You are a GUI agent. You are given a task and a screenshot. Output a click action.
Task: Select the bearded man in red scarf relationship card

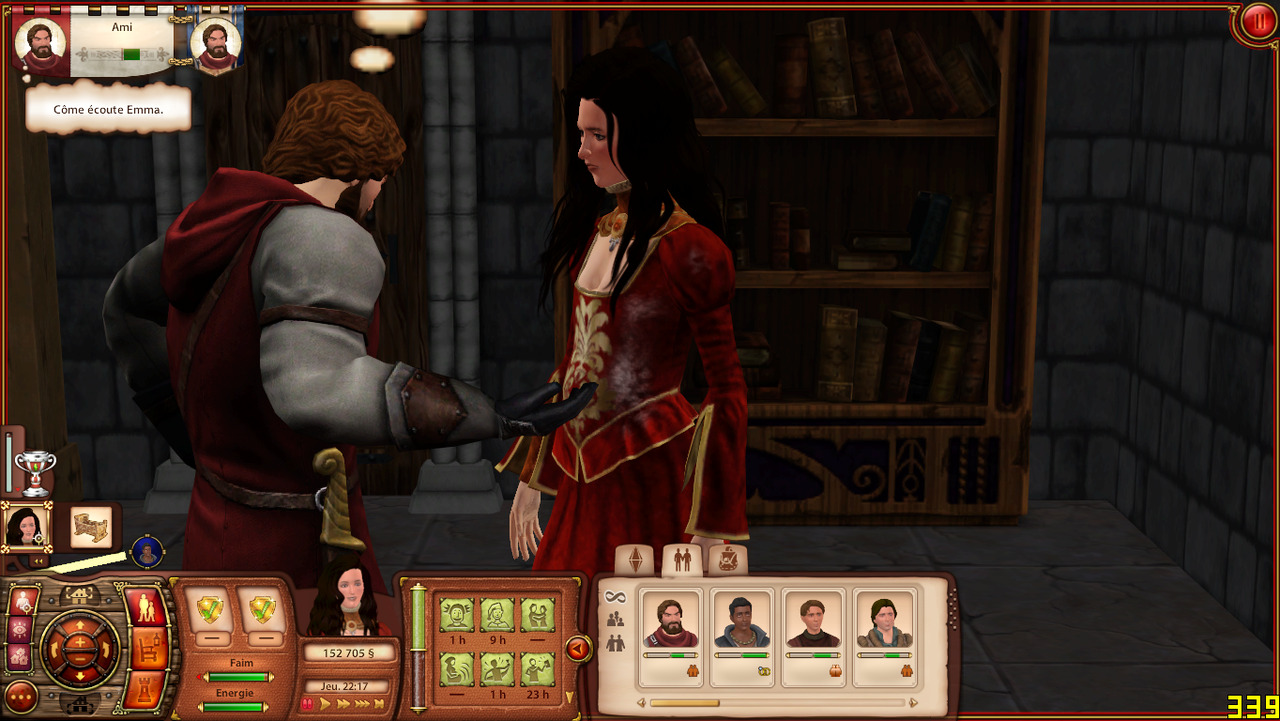[671, 636]
